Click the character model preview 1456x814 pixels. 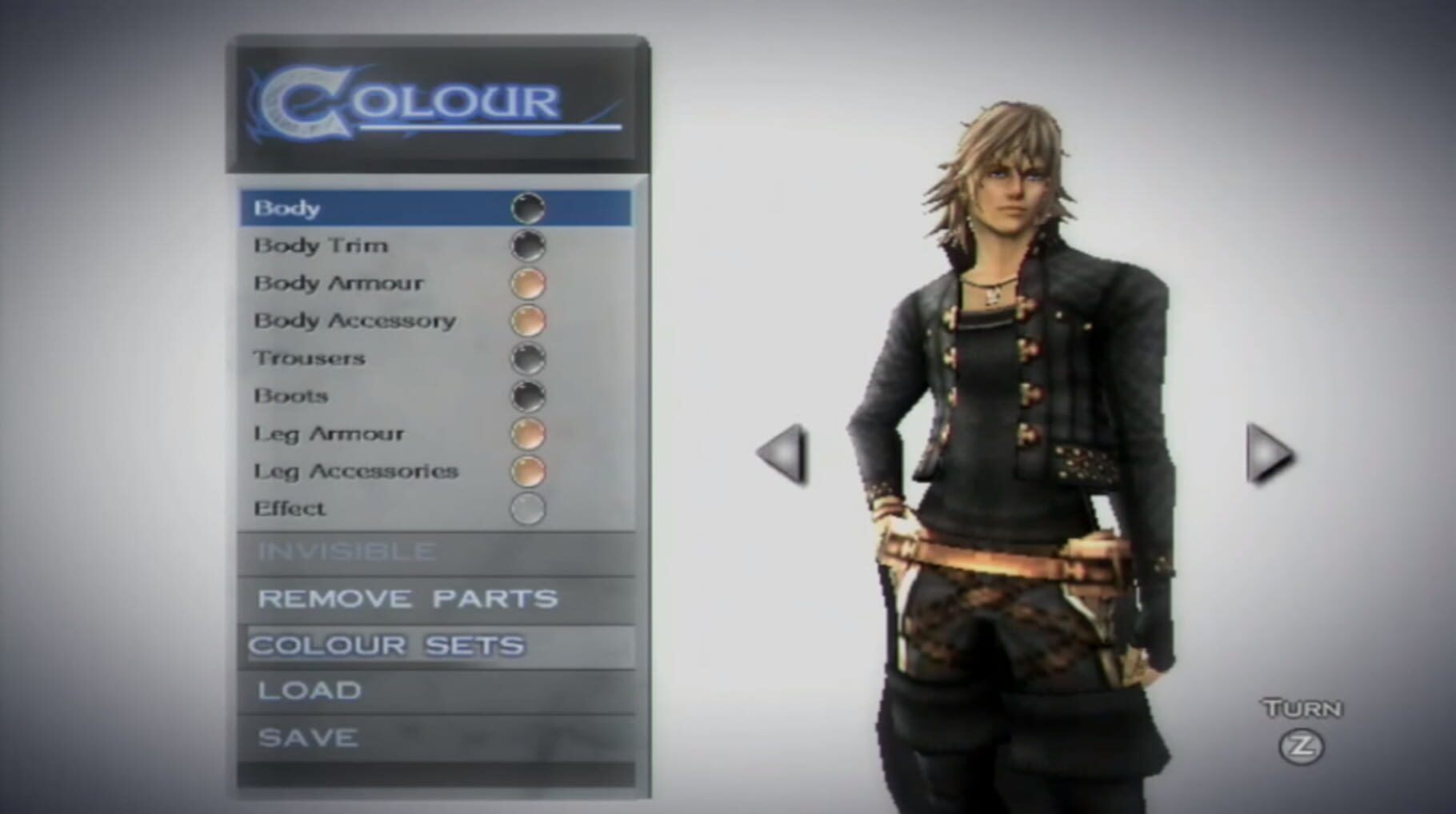(x=1016, y=440)
